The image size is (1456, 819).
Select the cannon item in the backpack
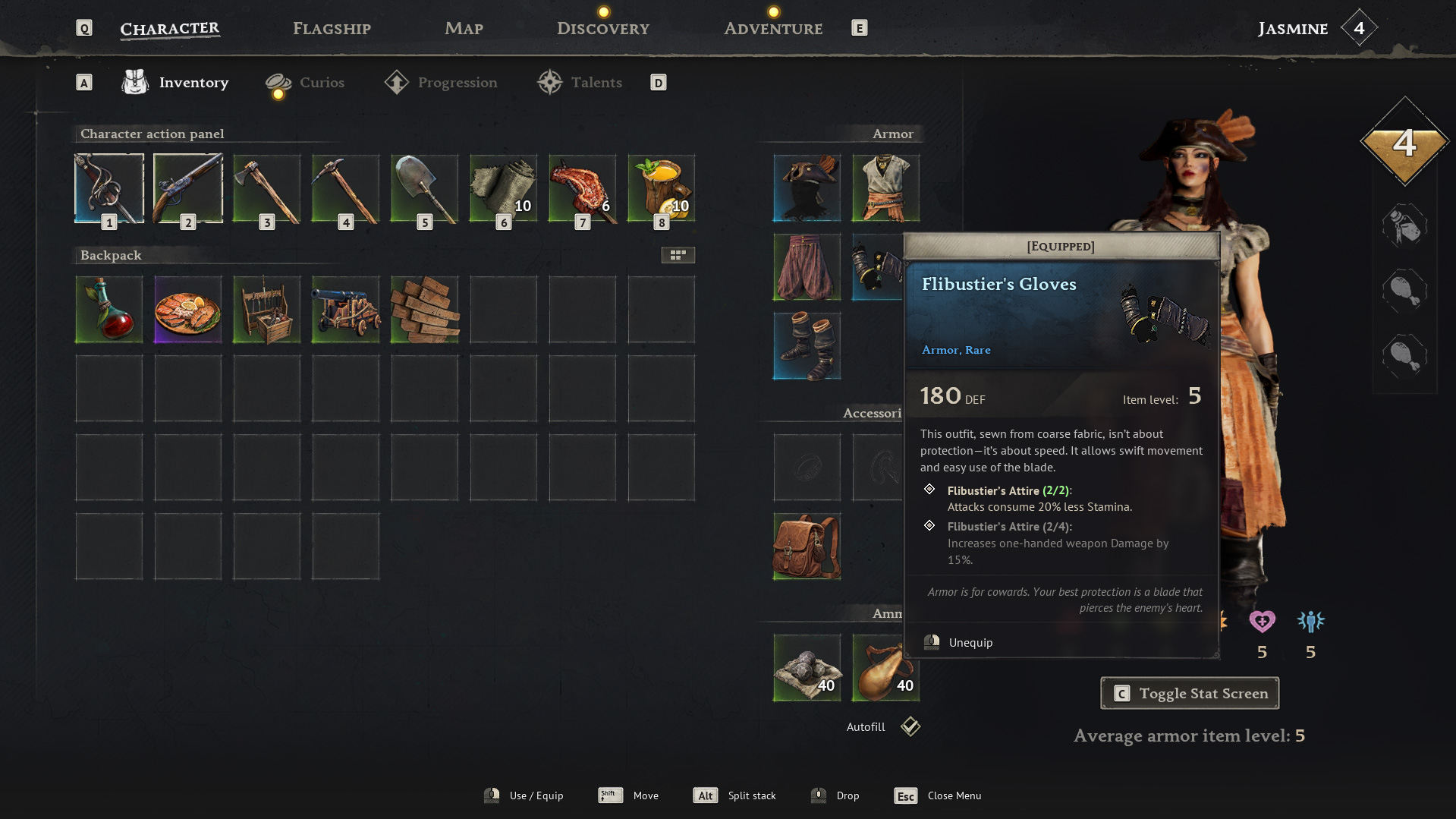pyautogui.click(x=345, y=309)
